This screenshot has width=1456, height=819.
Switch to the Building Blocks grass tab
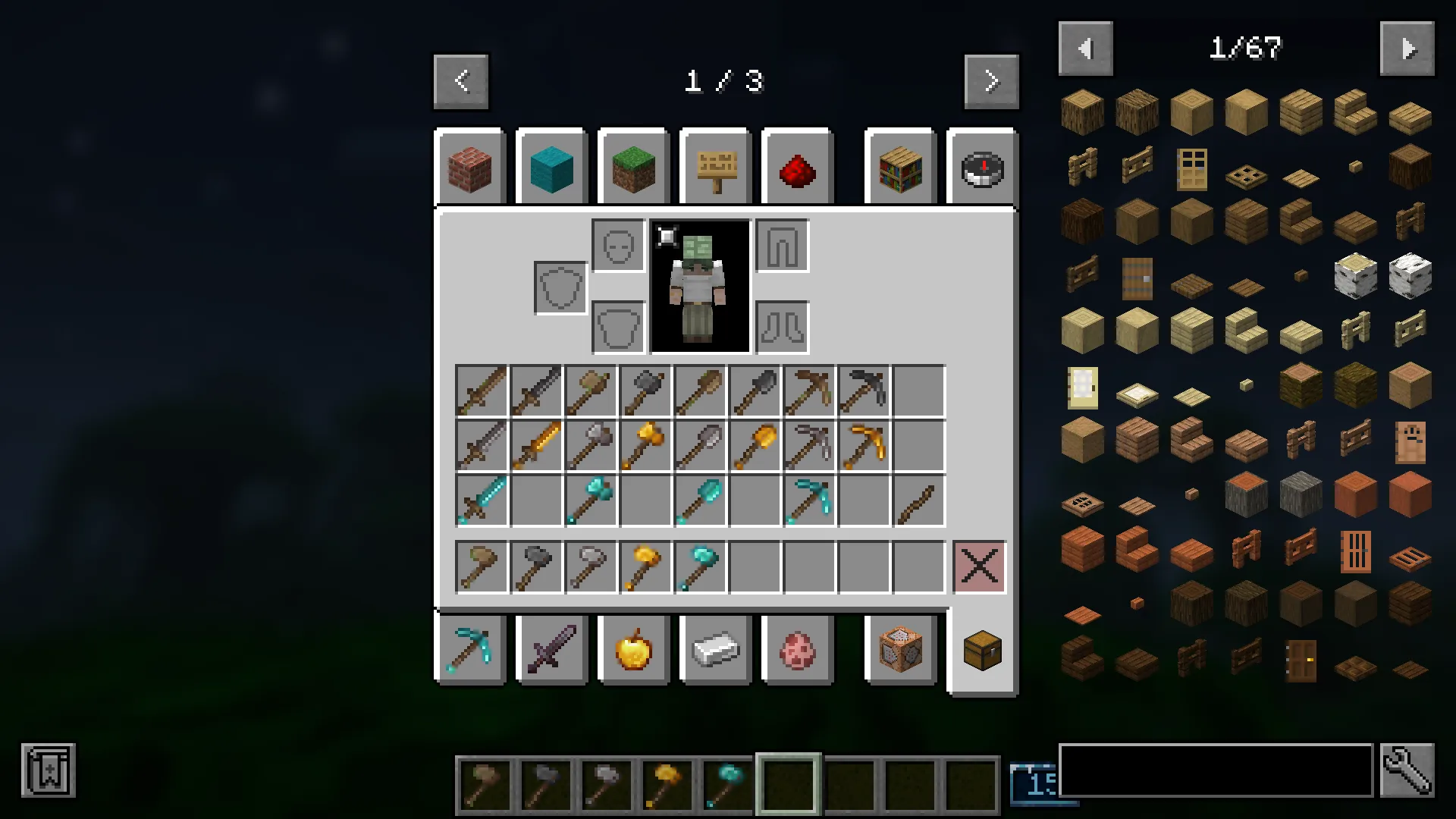pos(634,168)
